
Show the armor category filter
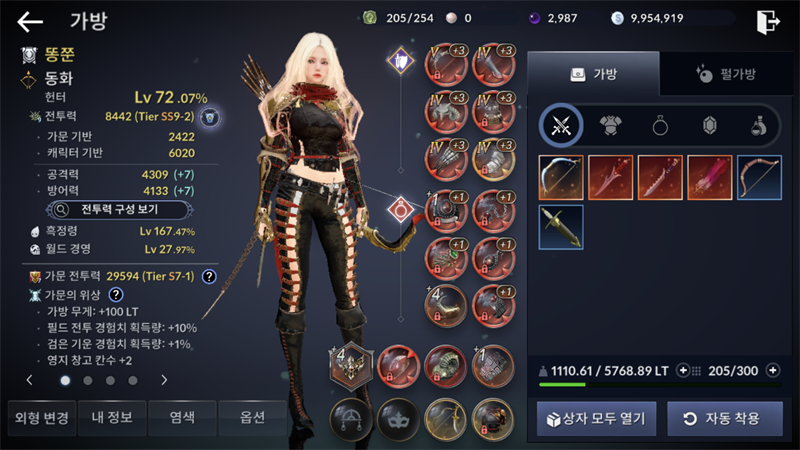point(610,125)
